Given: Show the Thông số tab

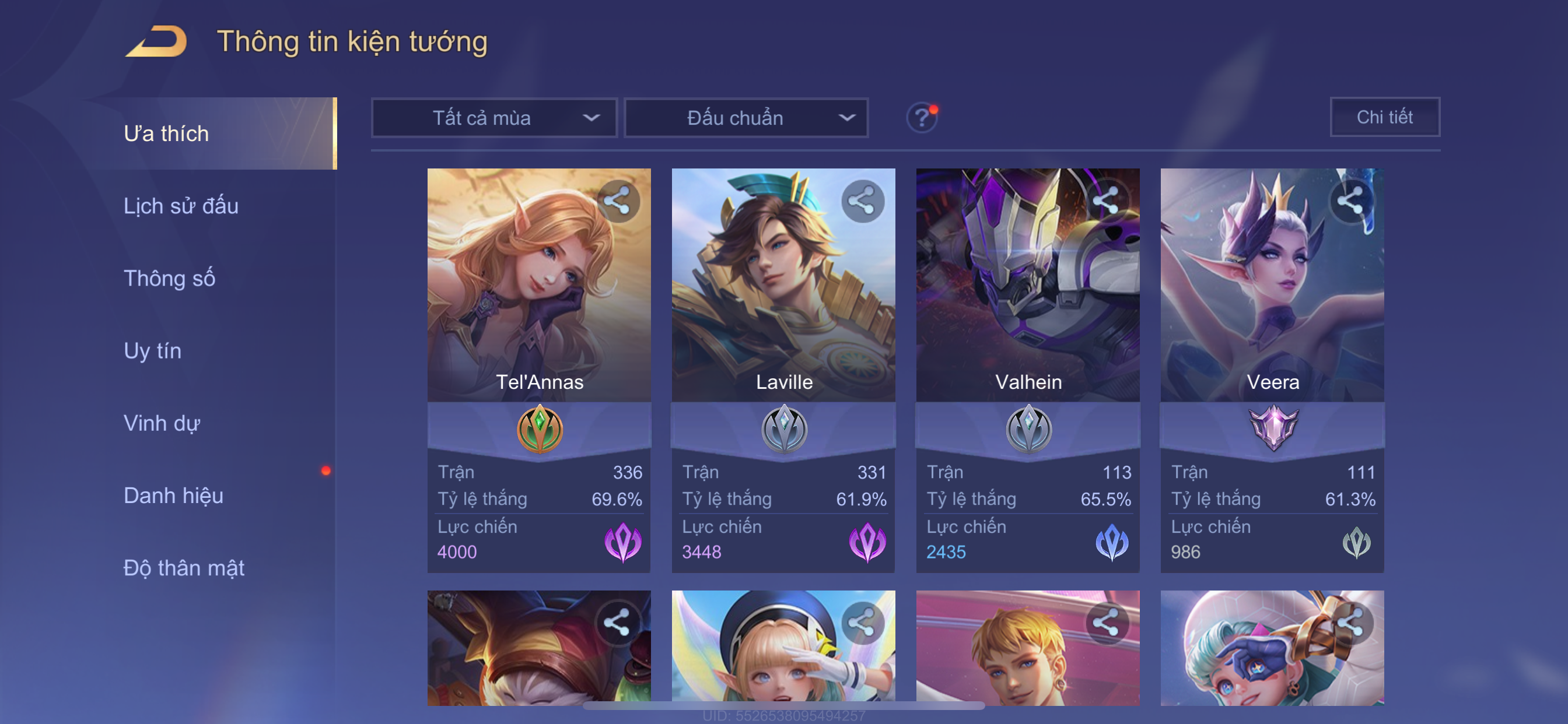Looking at the screenshot, I should click(169, 279).
